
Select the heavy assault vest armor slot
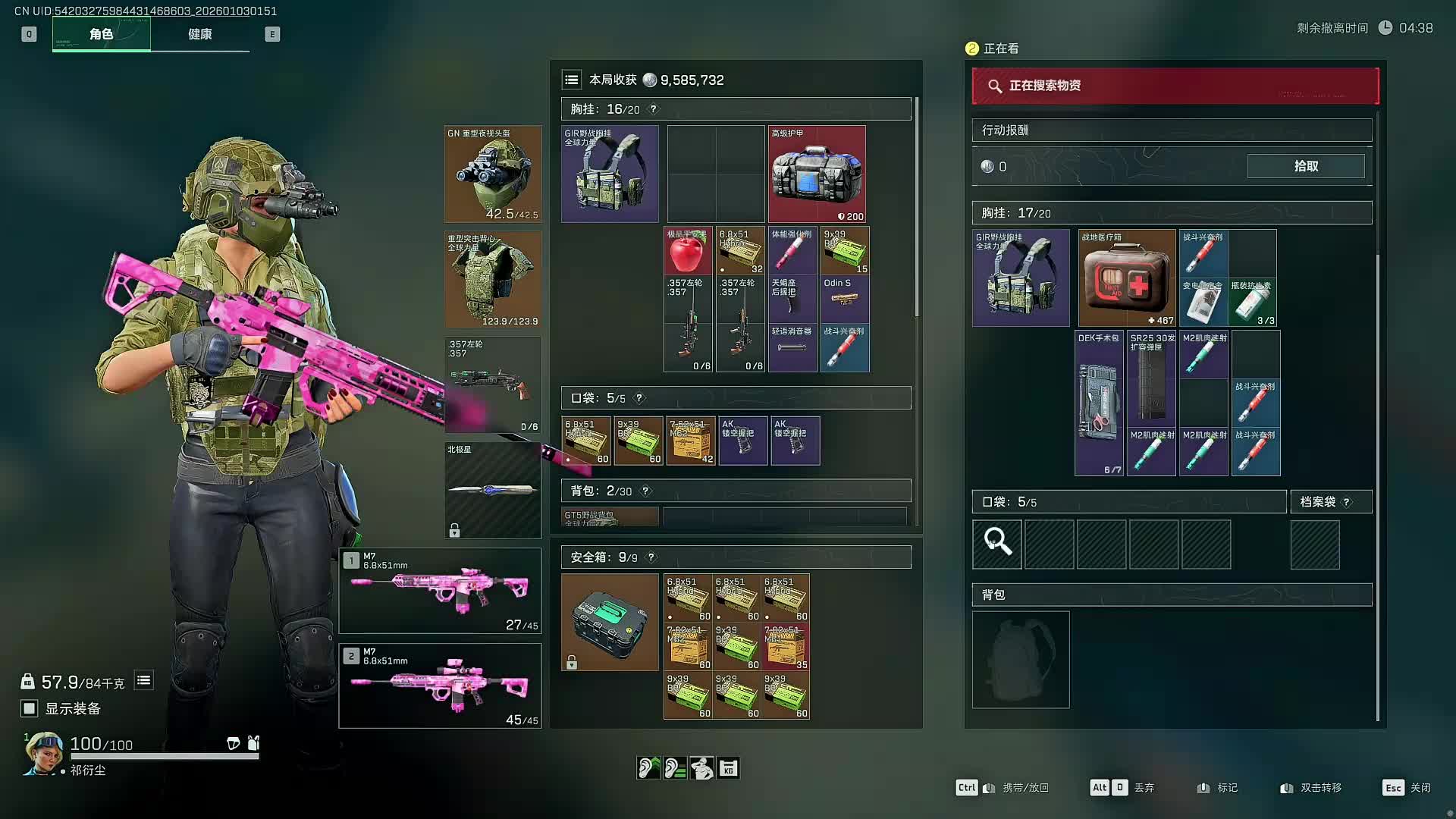coord(493,279)
